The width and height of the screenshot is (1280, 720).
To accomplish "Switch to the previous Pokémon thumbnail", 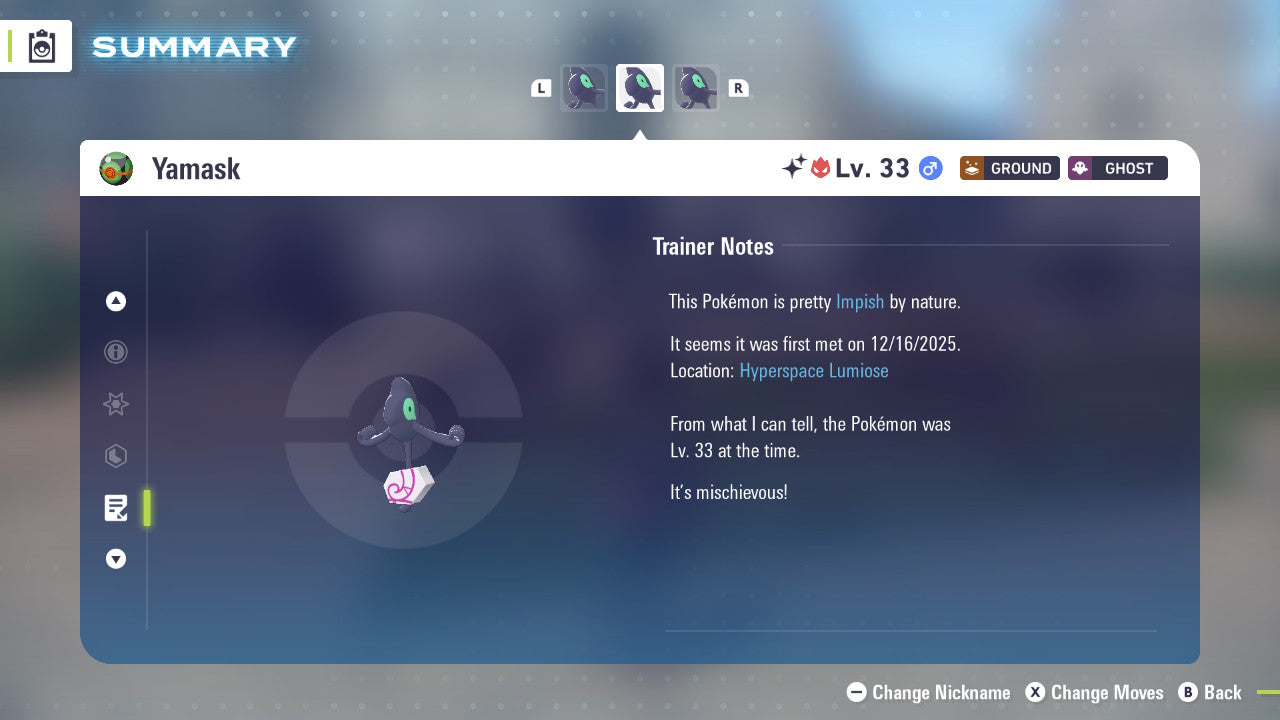I will click(x=584, y=87).
